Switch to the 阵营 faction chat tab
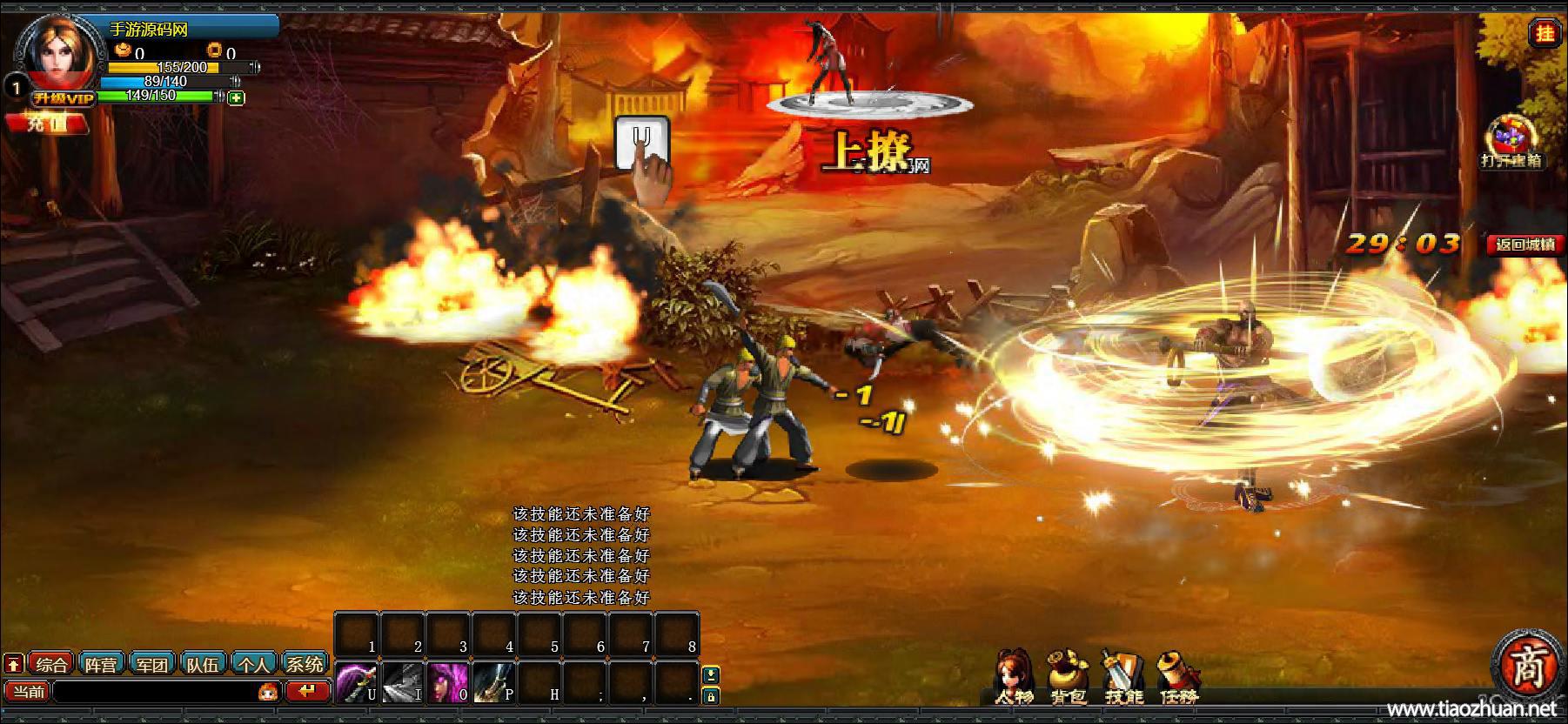 102,665
